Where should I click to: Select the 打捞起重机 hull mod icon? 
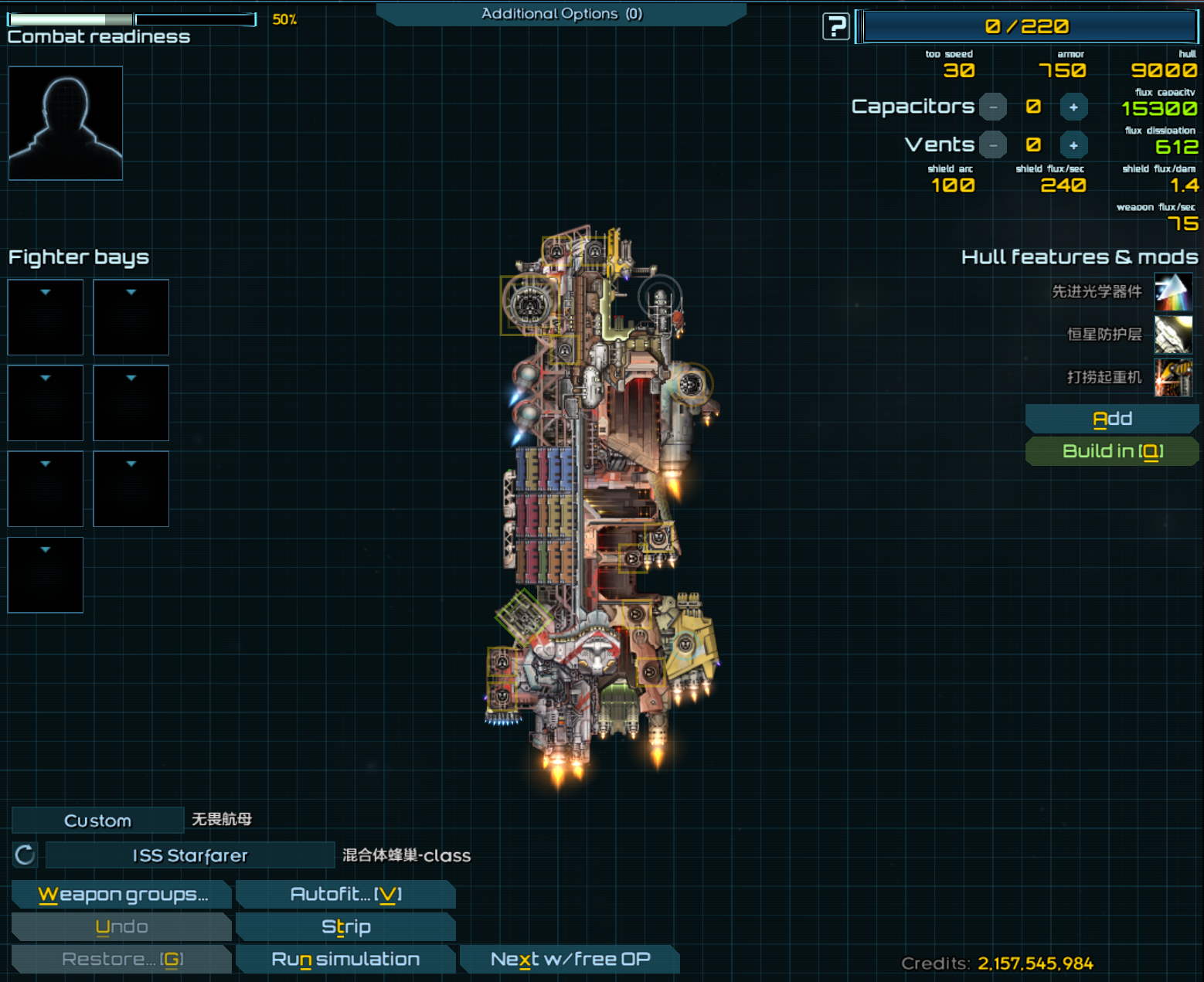1172,377
